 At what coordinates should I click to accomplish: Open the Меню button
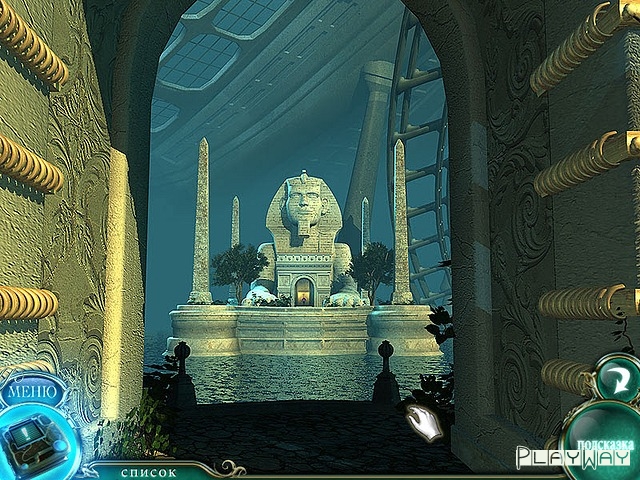[32, 389]
